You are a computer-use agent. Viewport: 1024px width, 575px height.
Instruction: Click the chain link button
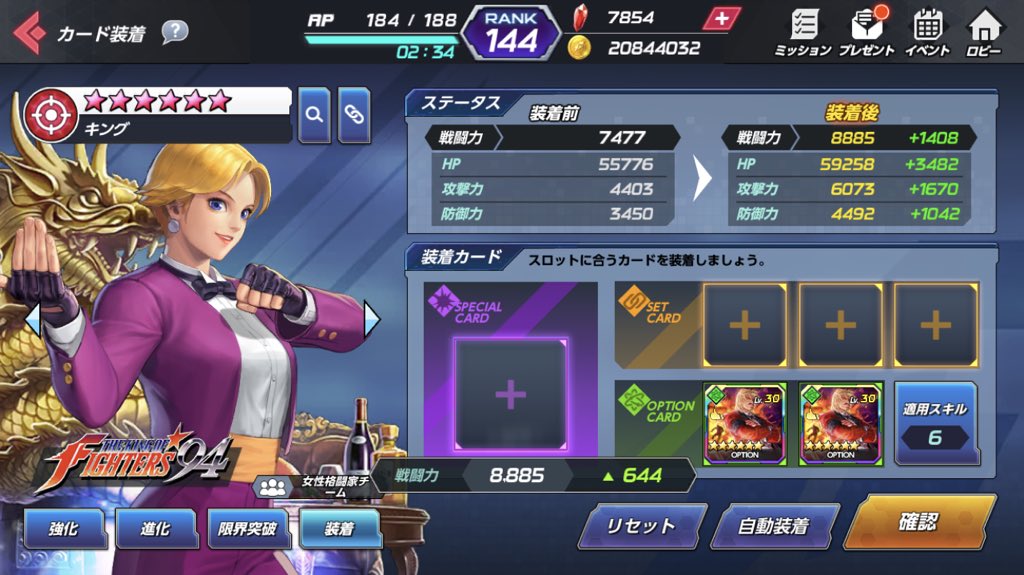[354, 114]
